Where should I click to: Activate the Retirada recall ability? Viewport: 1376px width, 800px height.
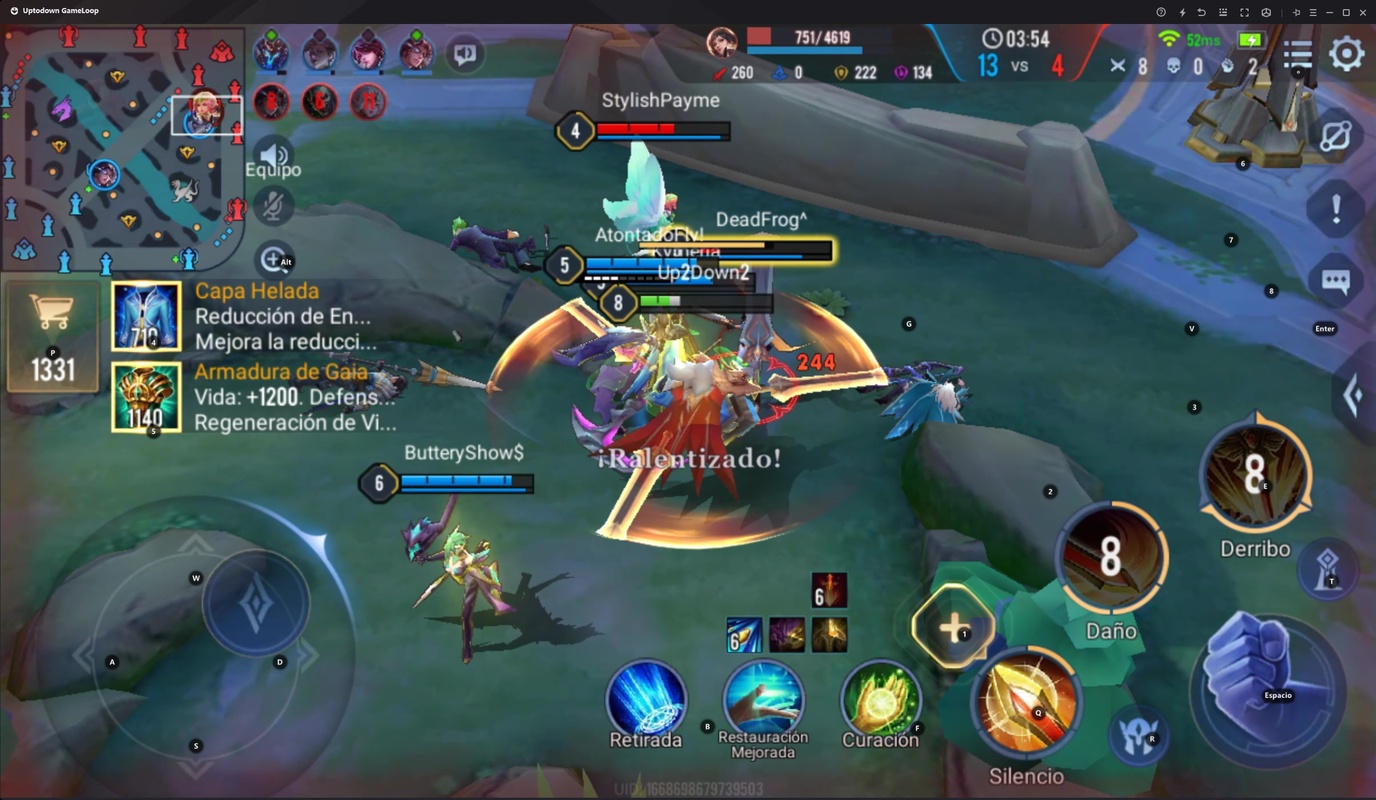[x=646, y=699]
